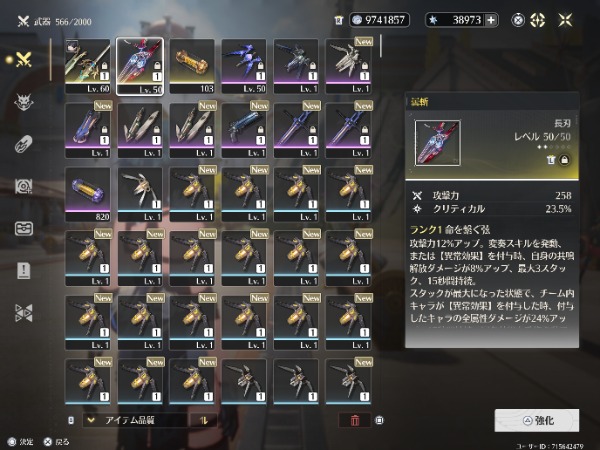600x450 pixels.
Task: Click the red trash can delete button
Action: 352,420
